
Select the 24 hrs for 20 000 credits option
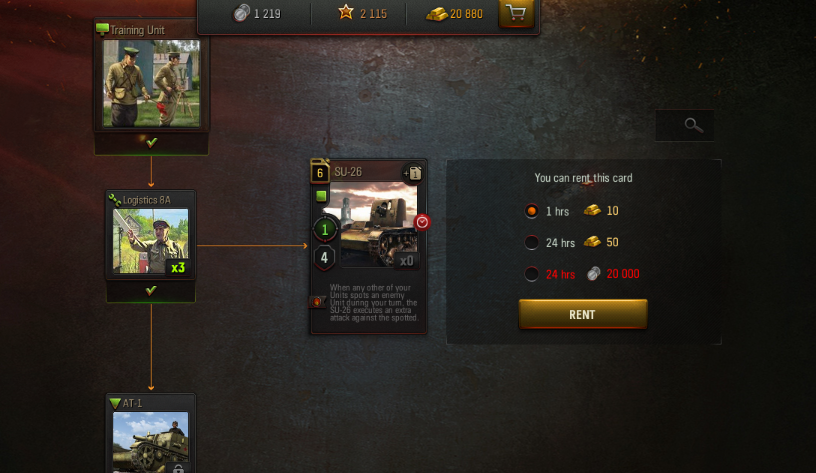coord(532,273)
